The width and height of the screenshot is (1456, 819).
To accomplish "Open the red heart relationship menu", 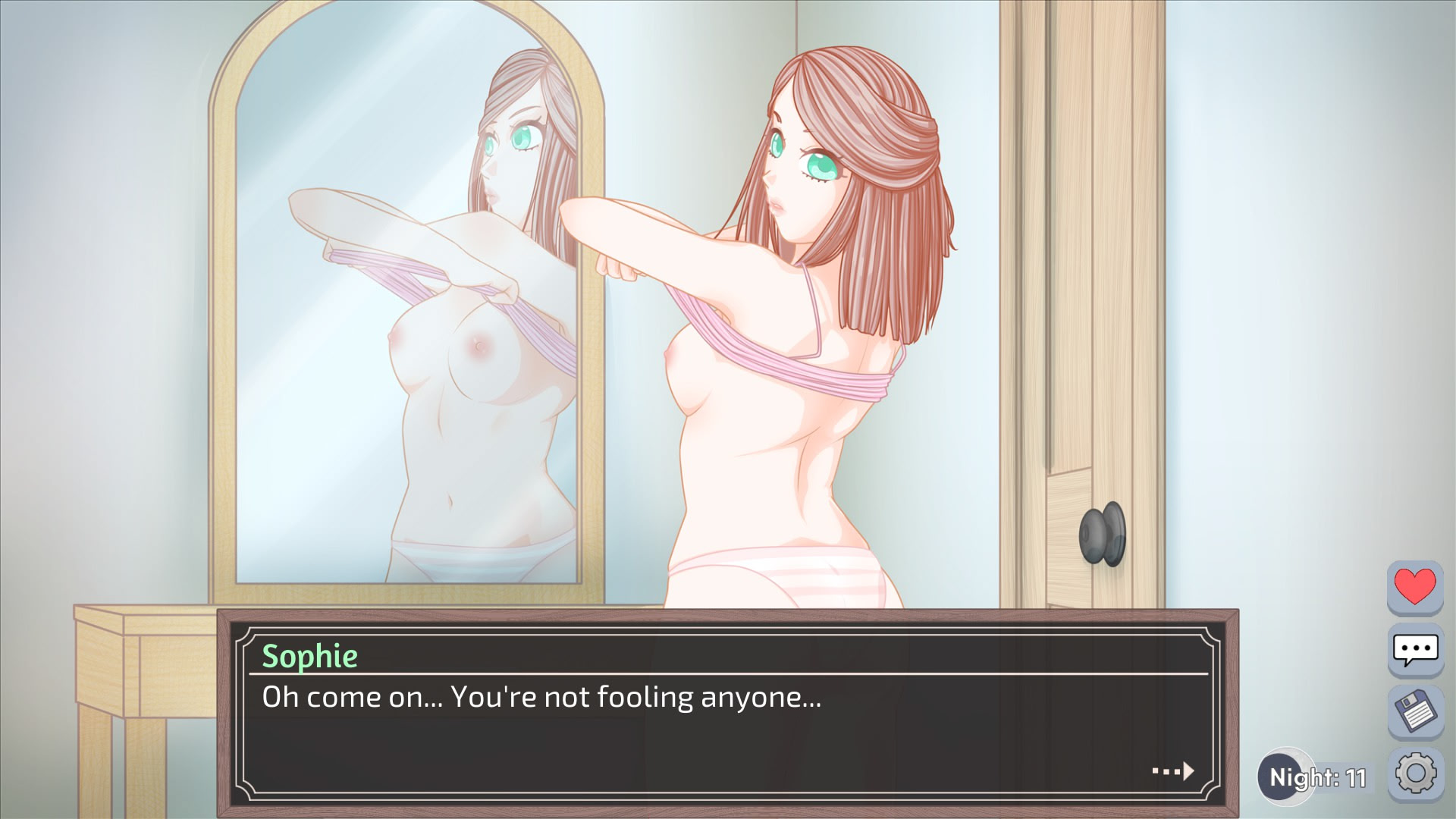I will point(1415,587).
